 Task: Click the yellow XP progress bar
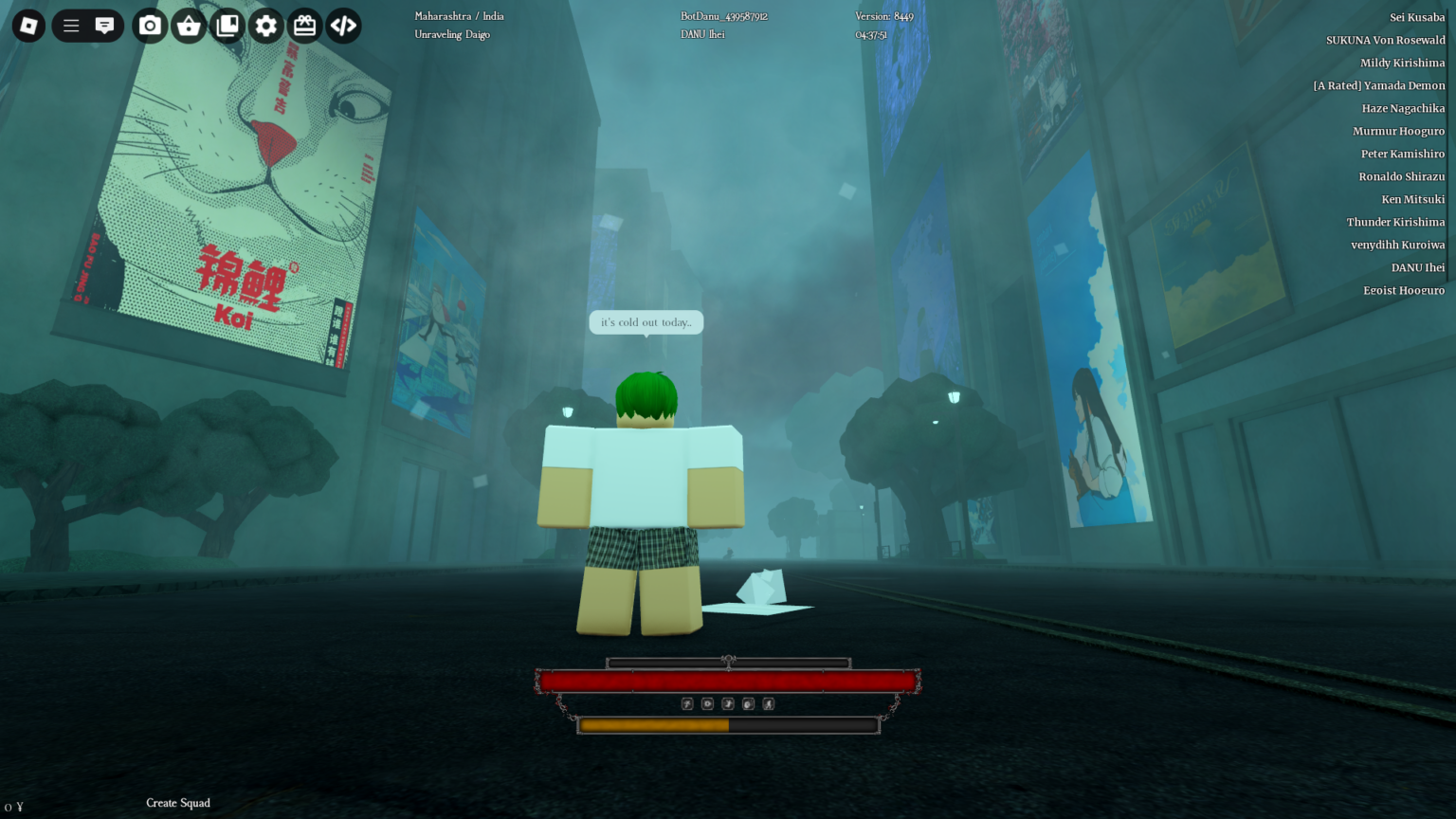[x=654, y=724]
